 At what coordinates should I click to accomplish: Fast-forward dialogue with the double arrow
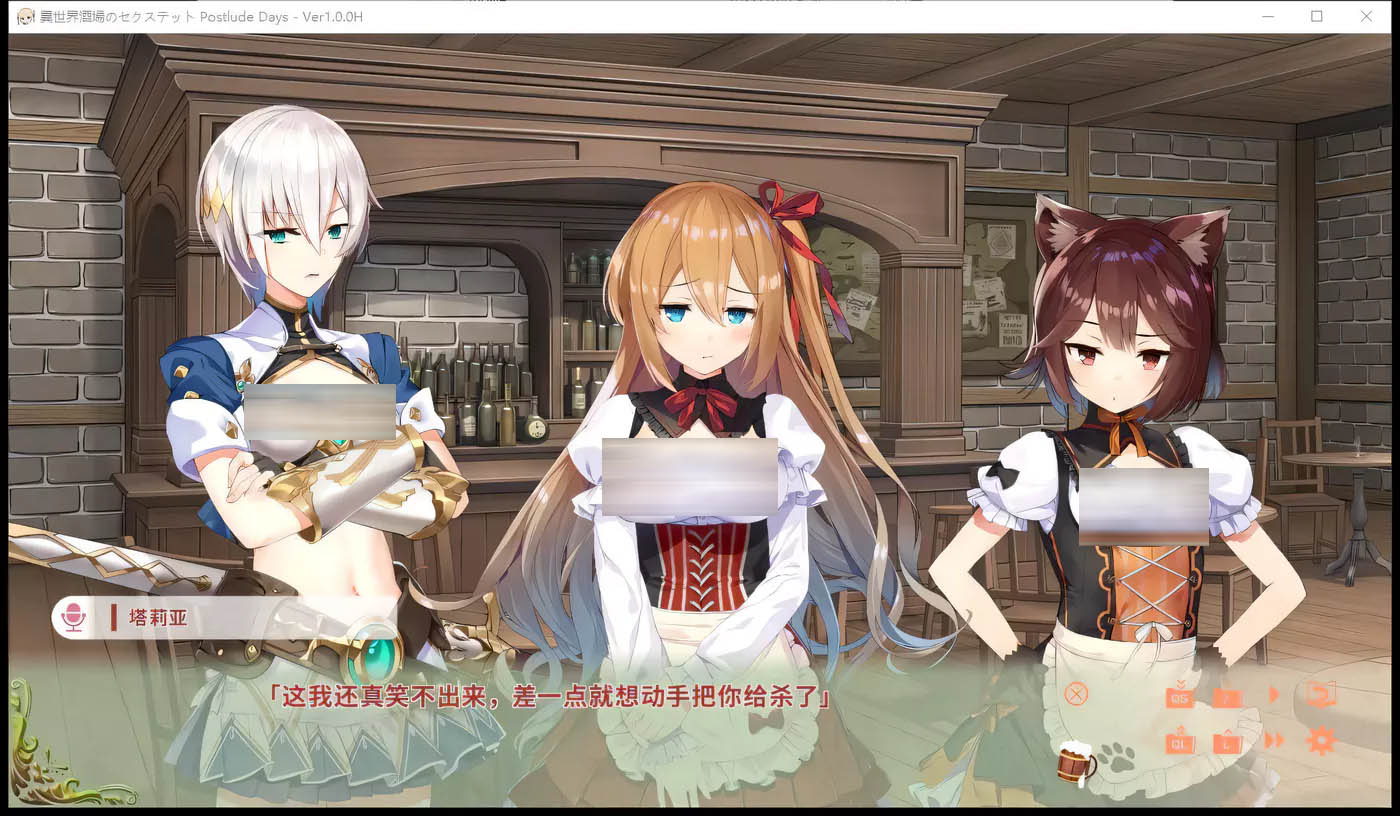[x=1274, y=741]
